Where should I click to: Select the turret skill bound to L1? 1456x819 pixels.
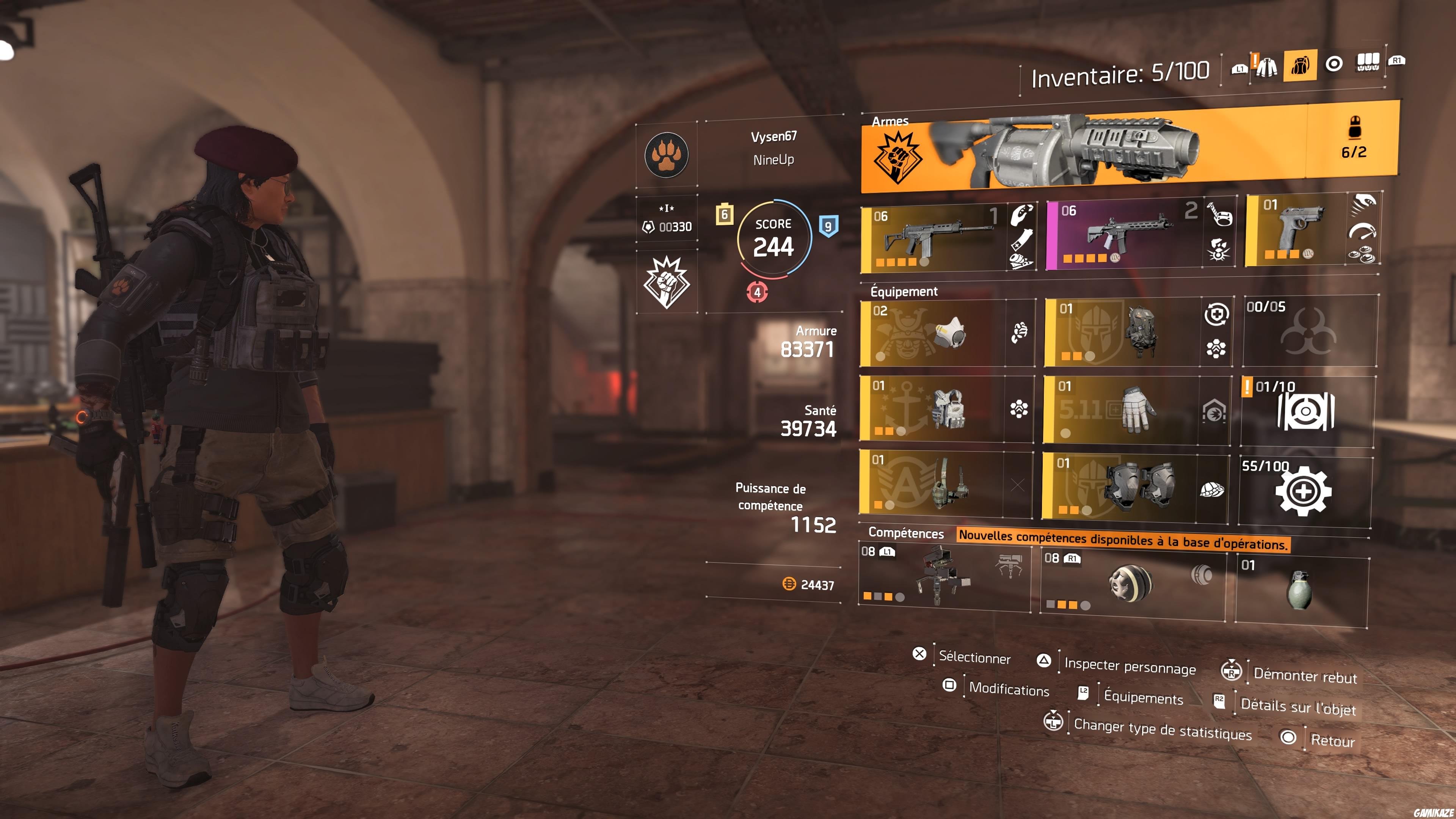pyautogui.click(x=944, y=576)
